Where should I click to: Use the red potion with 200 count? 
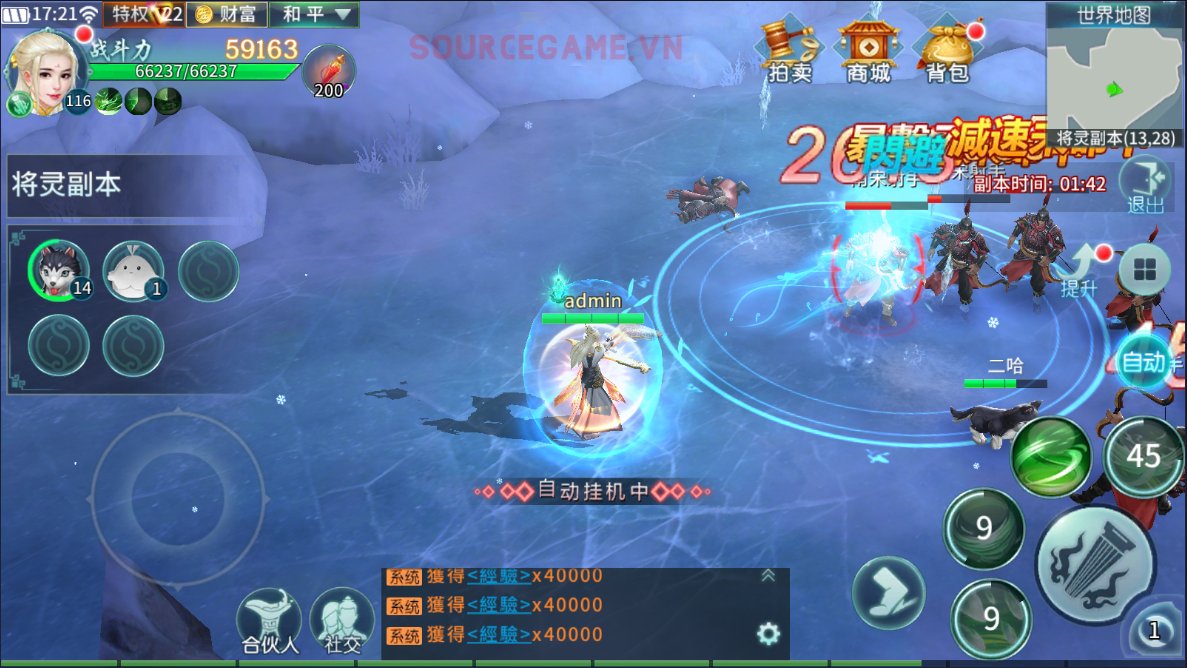point(328,71)
